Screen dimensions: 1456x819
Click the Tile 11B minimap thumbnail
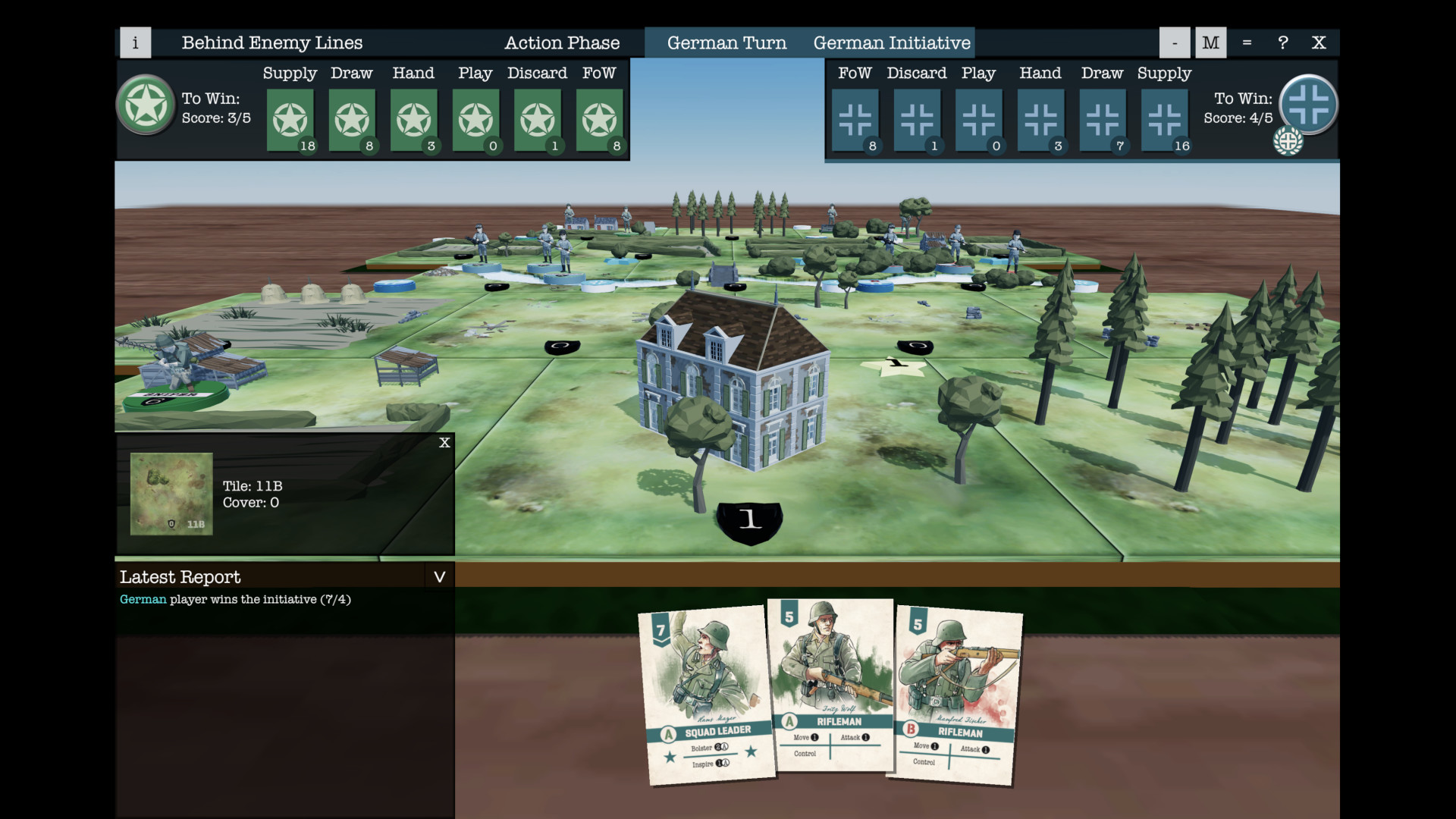coord(171,494)
